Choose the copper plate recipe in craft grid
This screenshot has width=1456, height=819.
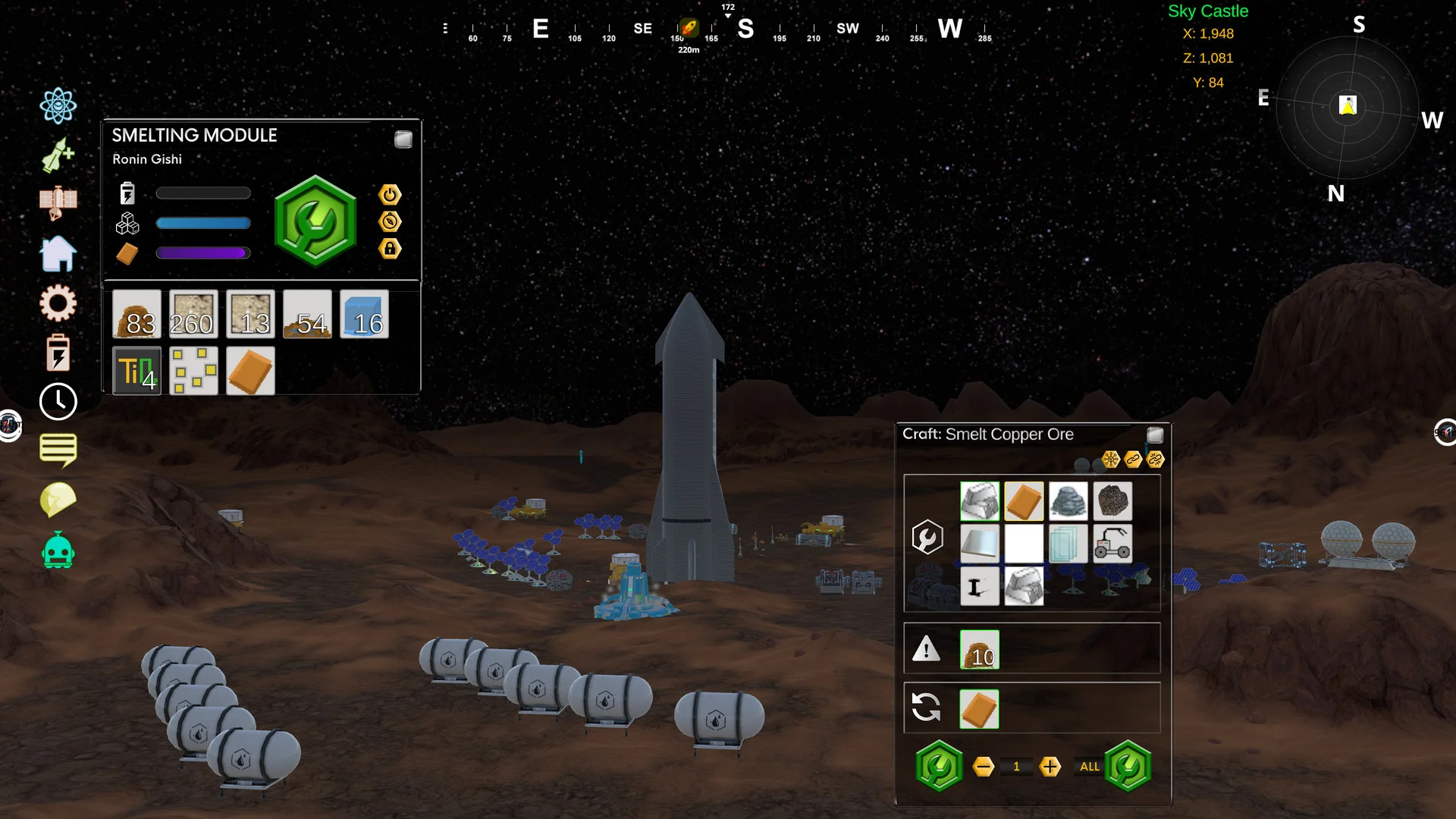1024,501
